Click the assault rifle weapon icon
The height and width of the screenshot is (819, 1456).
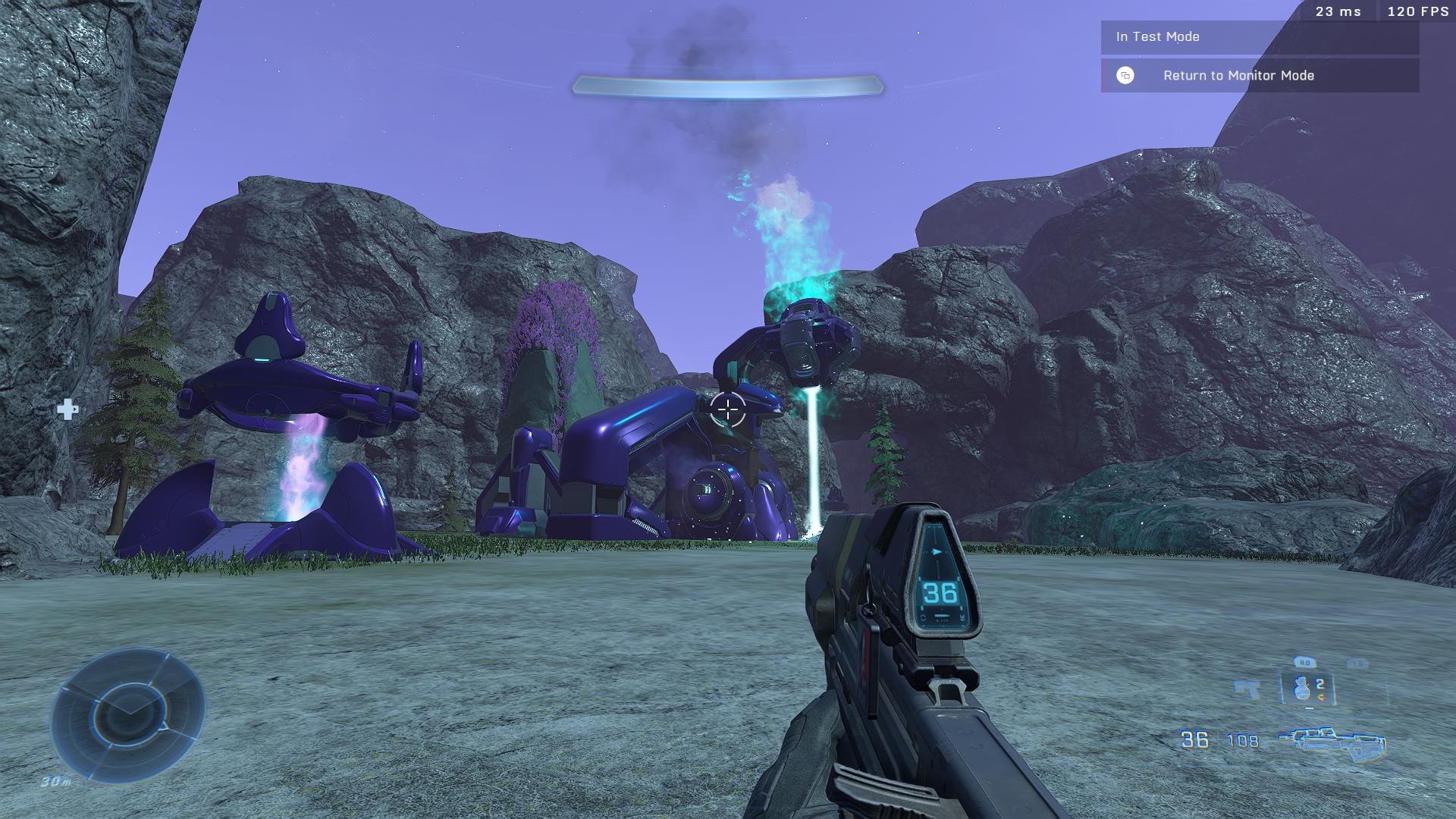point(1332,742)
